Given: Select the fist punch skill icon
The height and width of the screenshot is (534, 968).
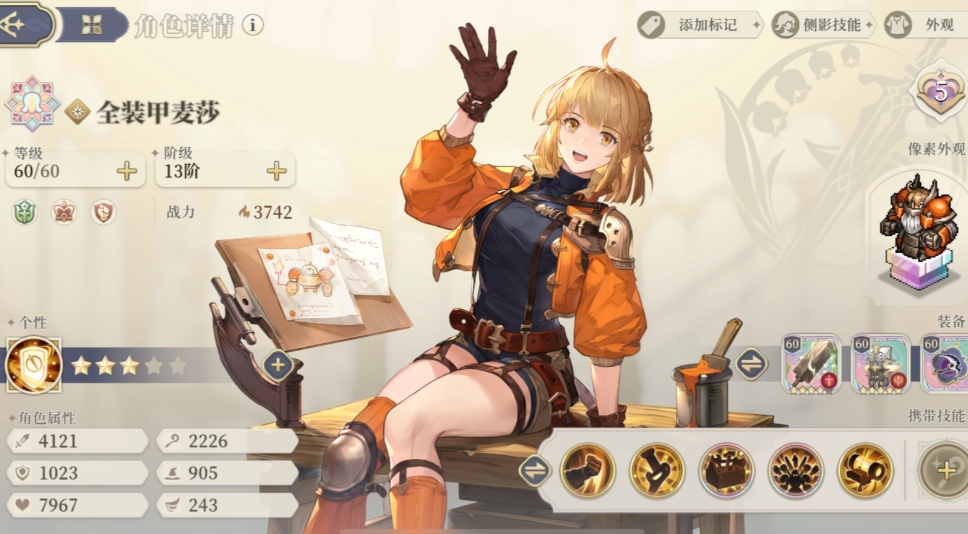Looking at the screenshot, I should [x=587, y=470].
